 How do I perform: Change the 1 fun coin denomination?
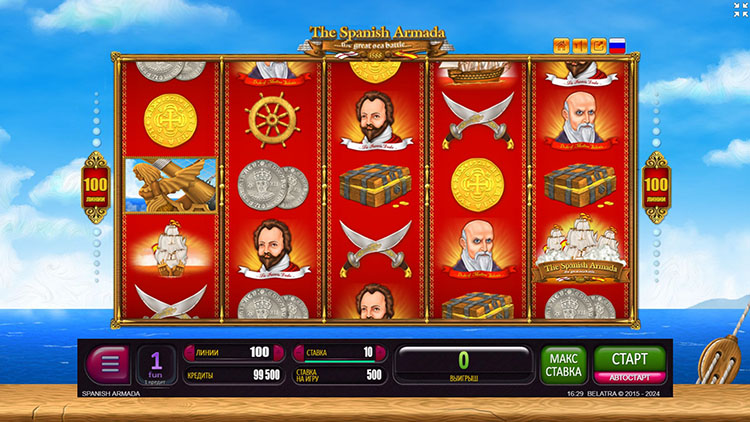pos(156,365)
